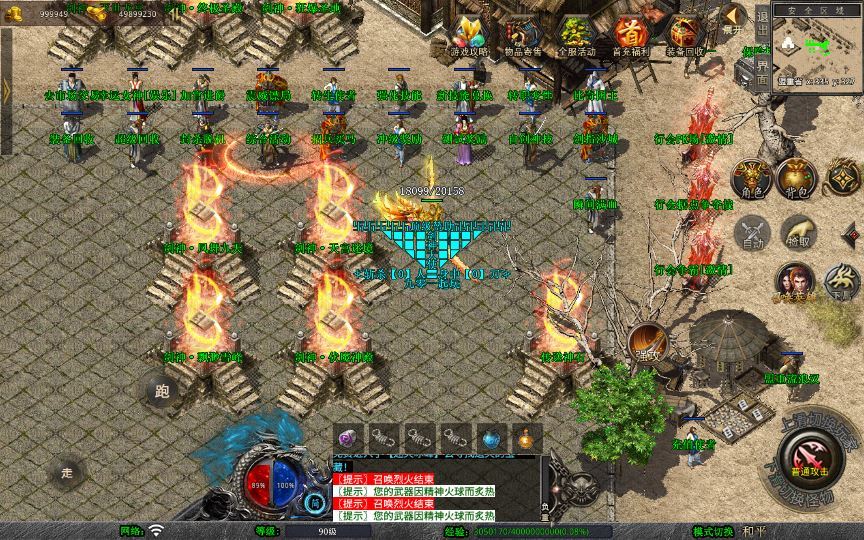Use the blue potion in the quickbar
This screenshot has height=540, width=864.
click(491, 438)
